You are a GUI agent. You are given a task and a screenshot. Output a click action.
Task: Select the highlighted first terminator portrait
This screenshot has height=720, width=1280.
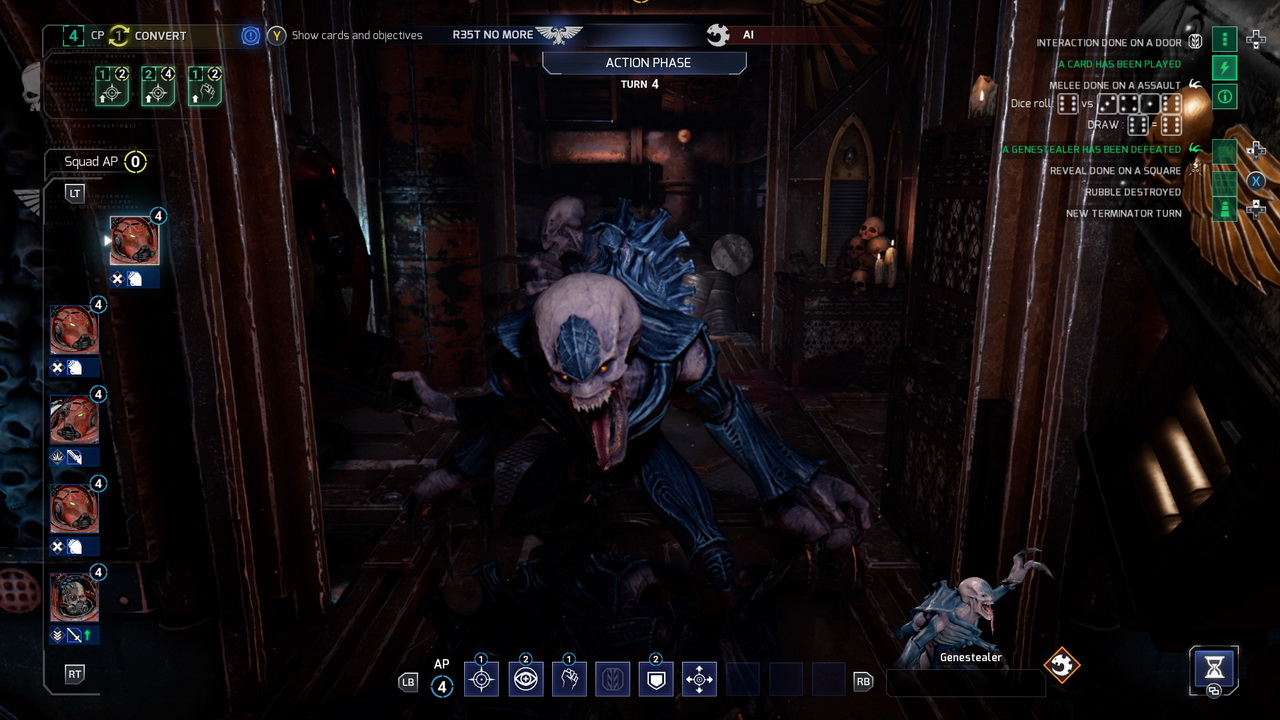(134, 241)
